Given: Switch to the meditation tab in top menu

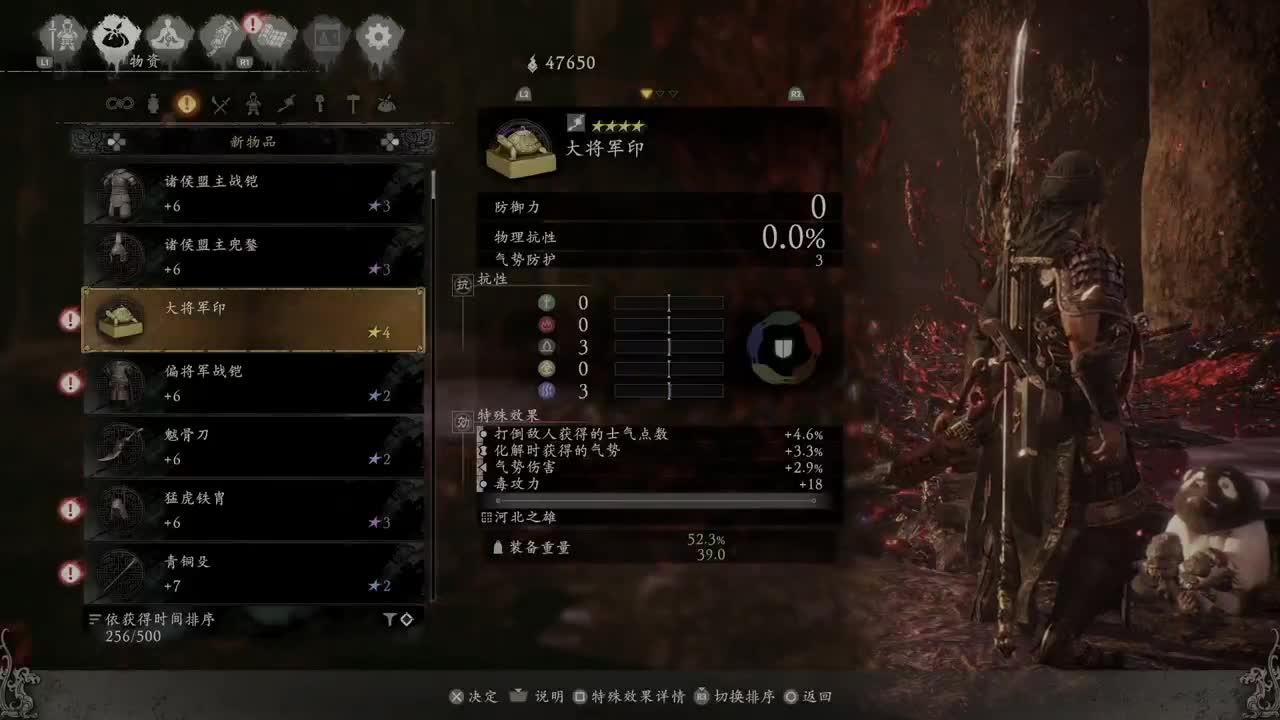Looking at the screenshot, I should tap(167, 35).
